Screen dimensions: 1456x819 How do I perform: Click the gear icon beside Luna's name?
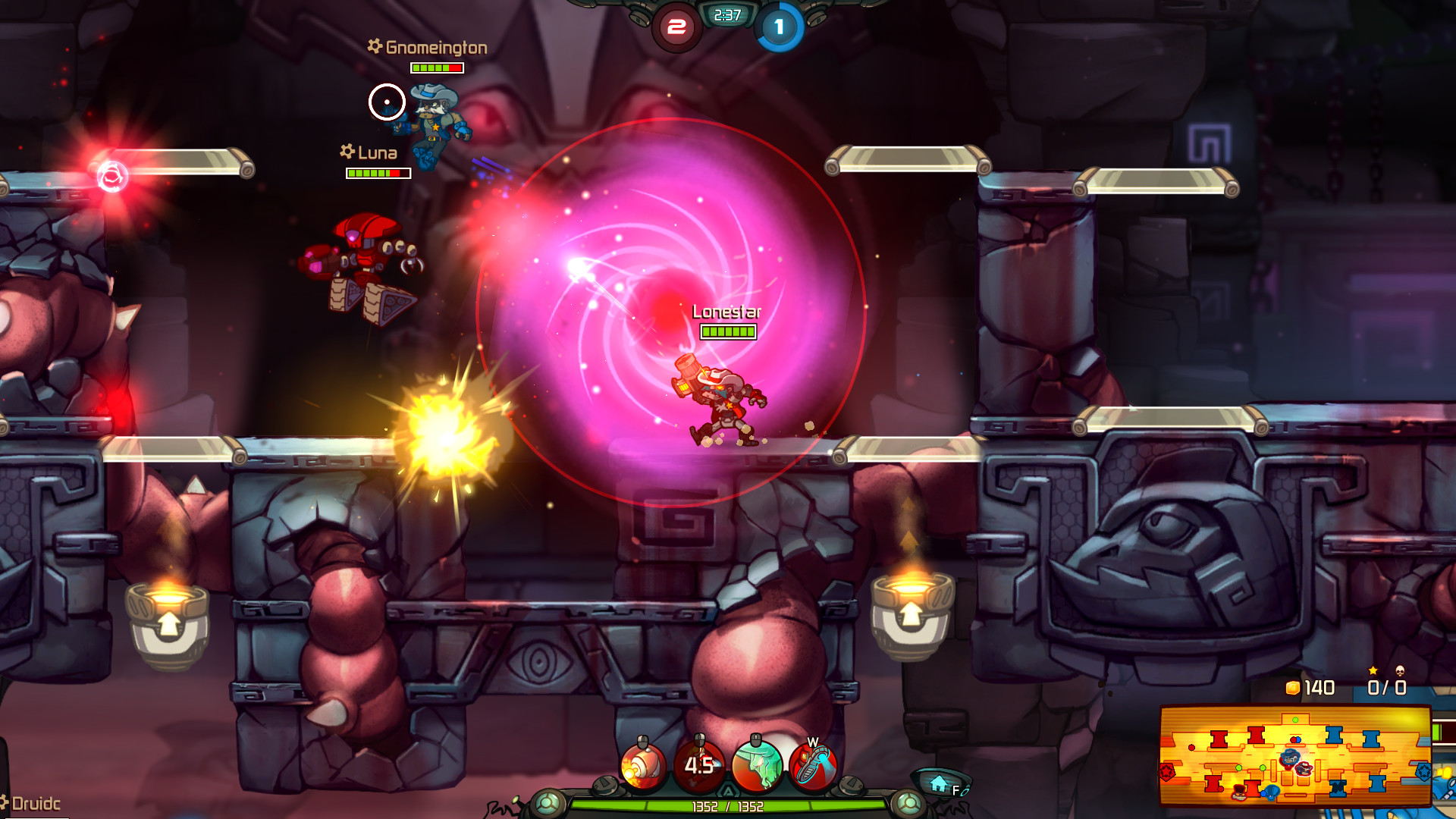click(345, 152)
